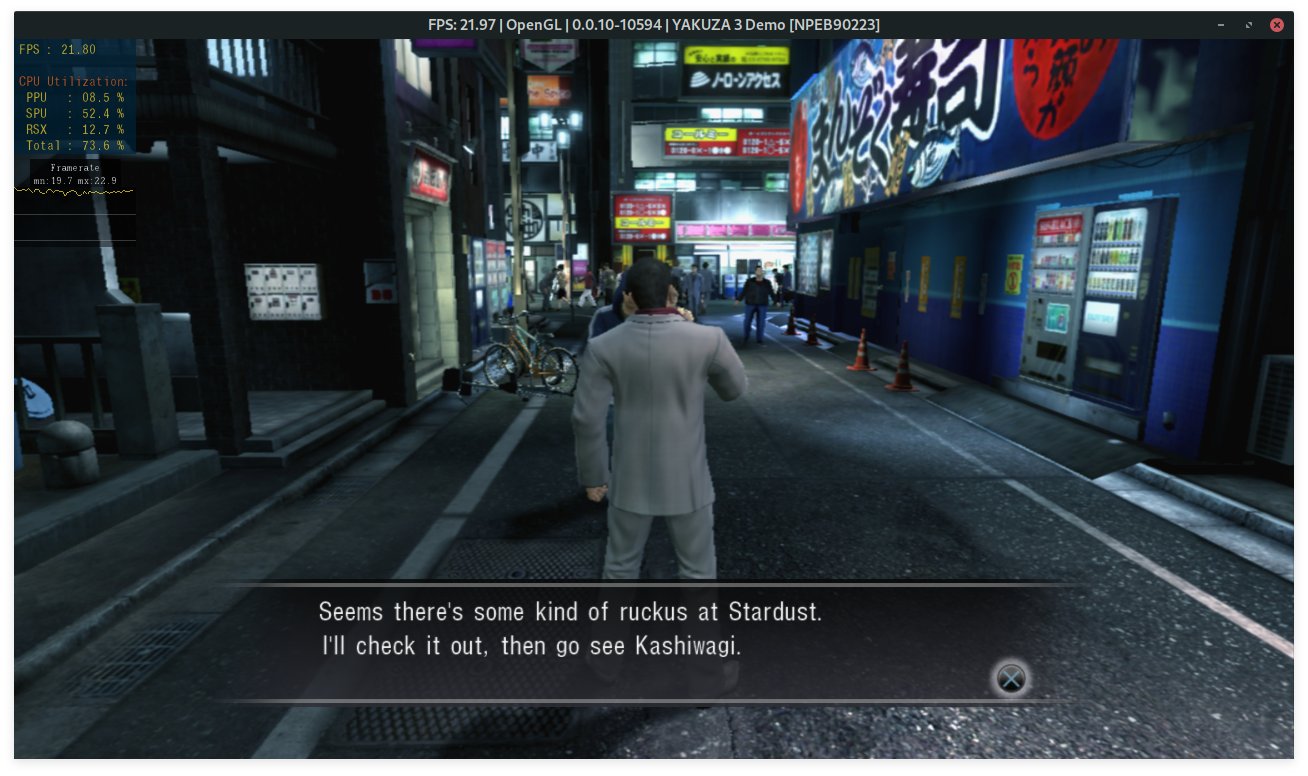Screen dimensions: 1308x776
Task: Click the window restore button
Action: tap(1248, 25)
